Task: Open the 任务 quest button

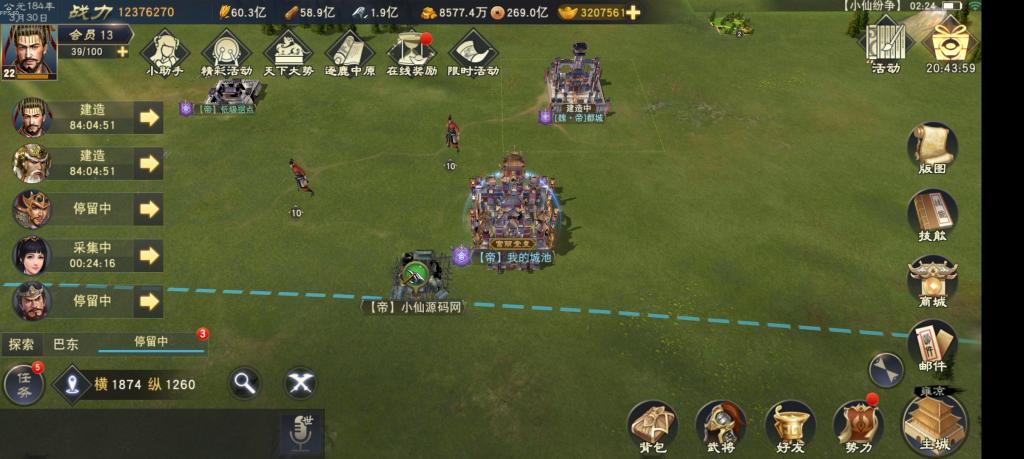Action: (24, 385)
